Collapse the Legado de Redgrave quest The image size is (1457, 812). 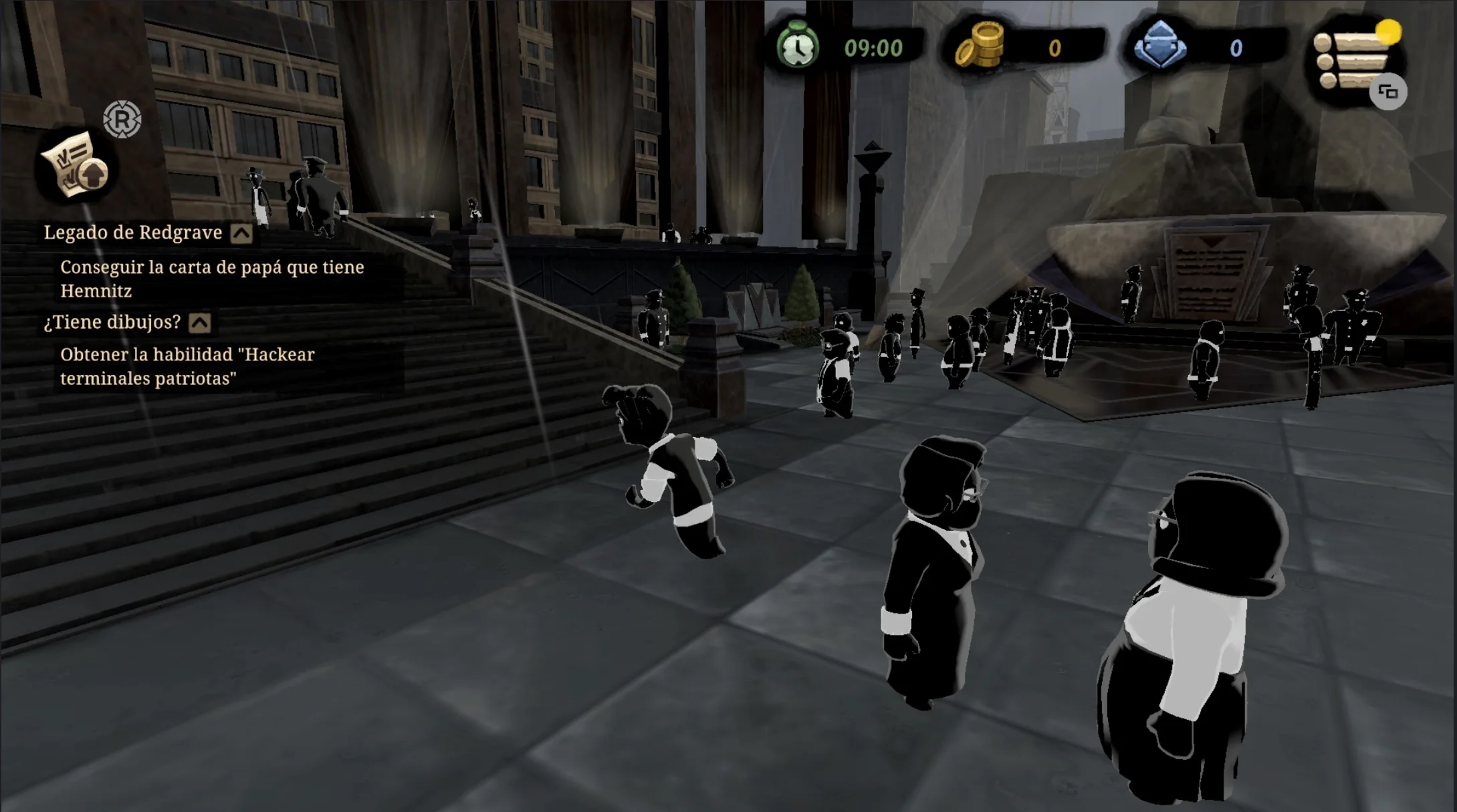tap(241, 233)
